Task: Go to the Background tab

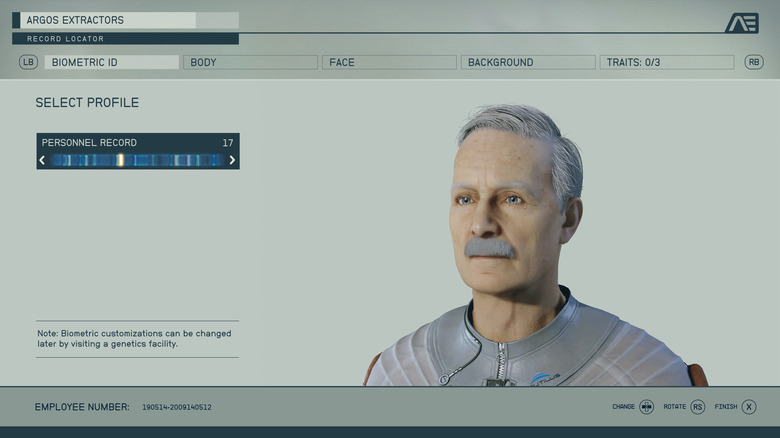Action: (x=528, y=62)
